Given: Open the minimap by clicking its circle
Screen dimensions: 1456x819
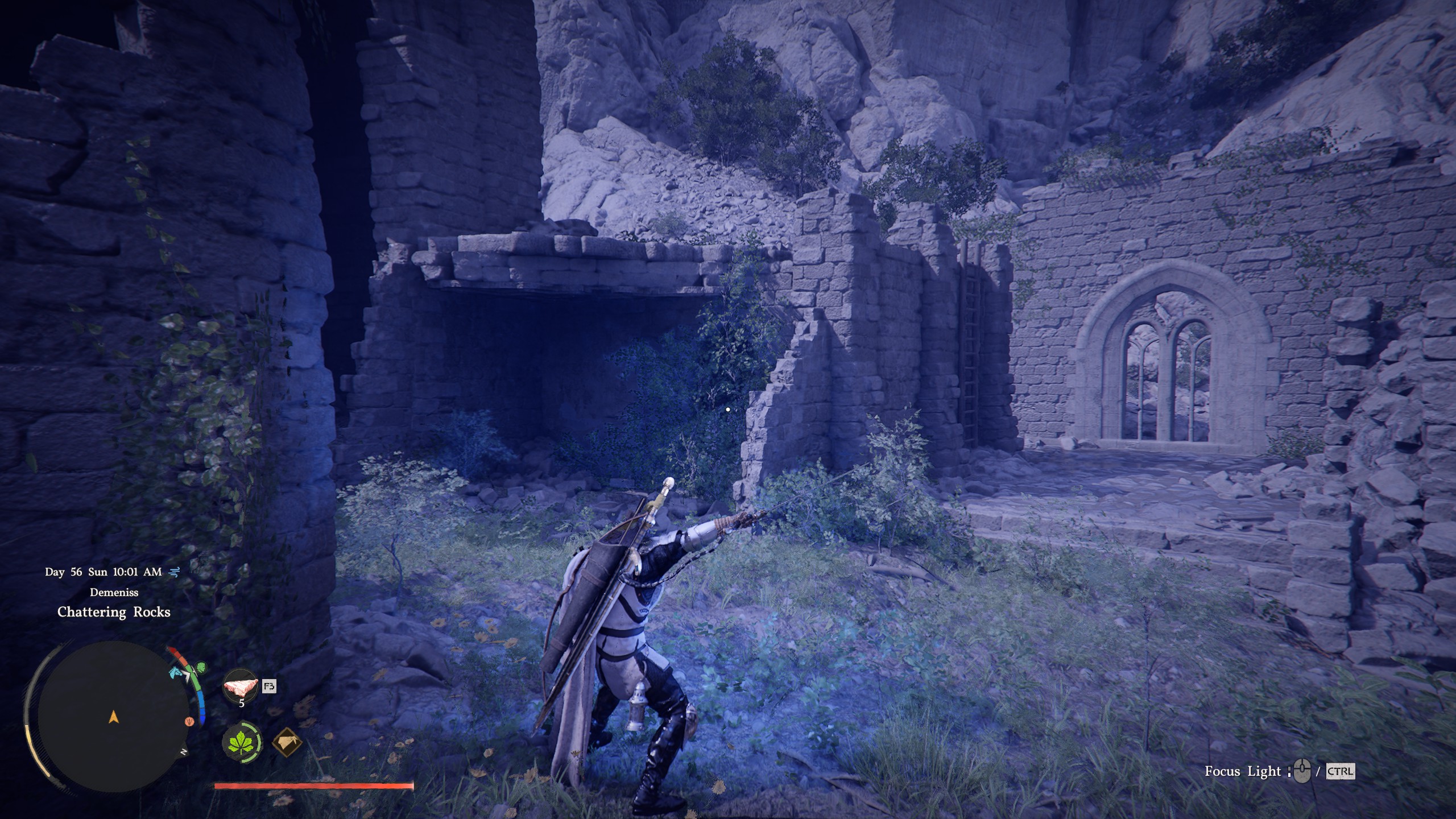Looking at the screenshot, I should 114,718.
